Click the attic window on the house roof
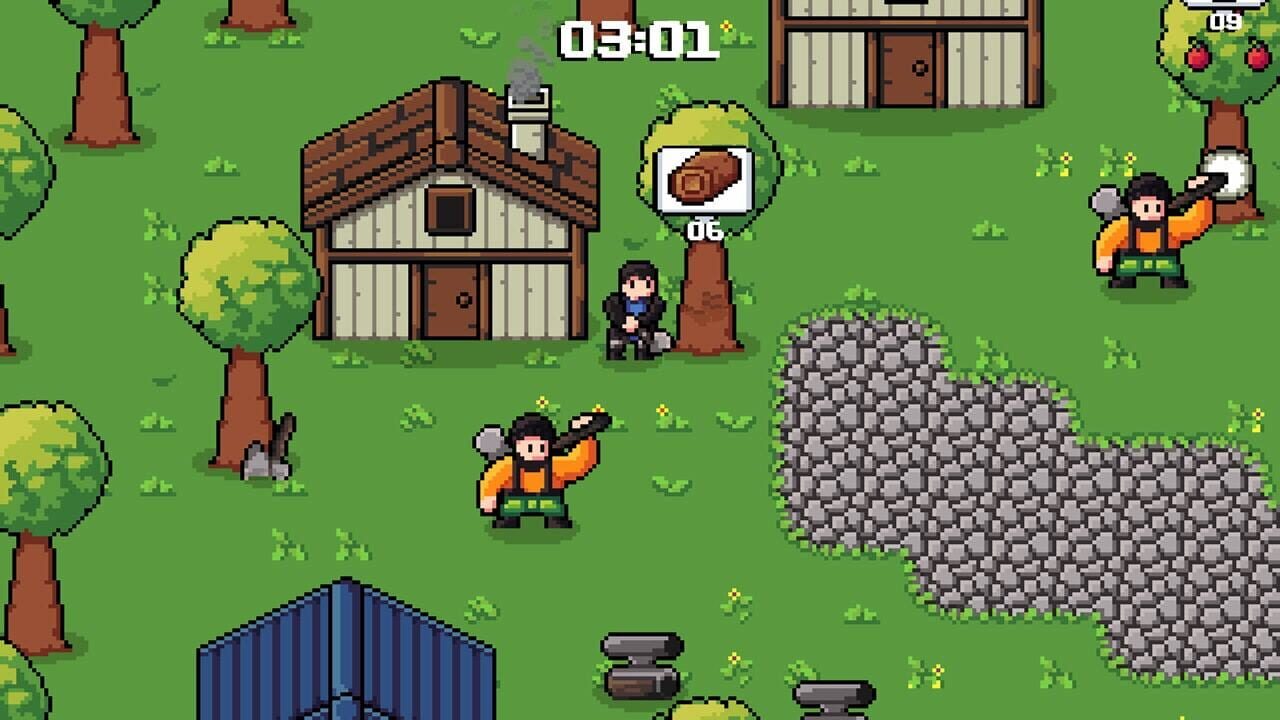1280x720 pixels. point(449,210)
